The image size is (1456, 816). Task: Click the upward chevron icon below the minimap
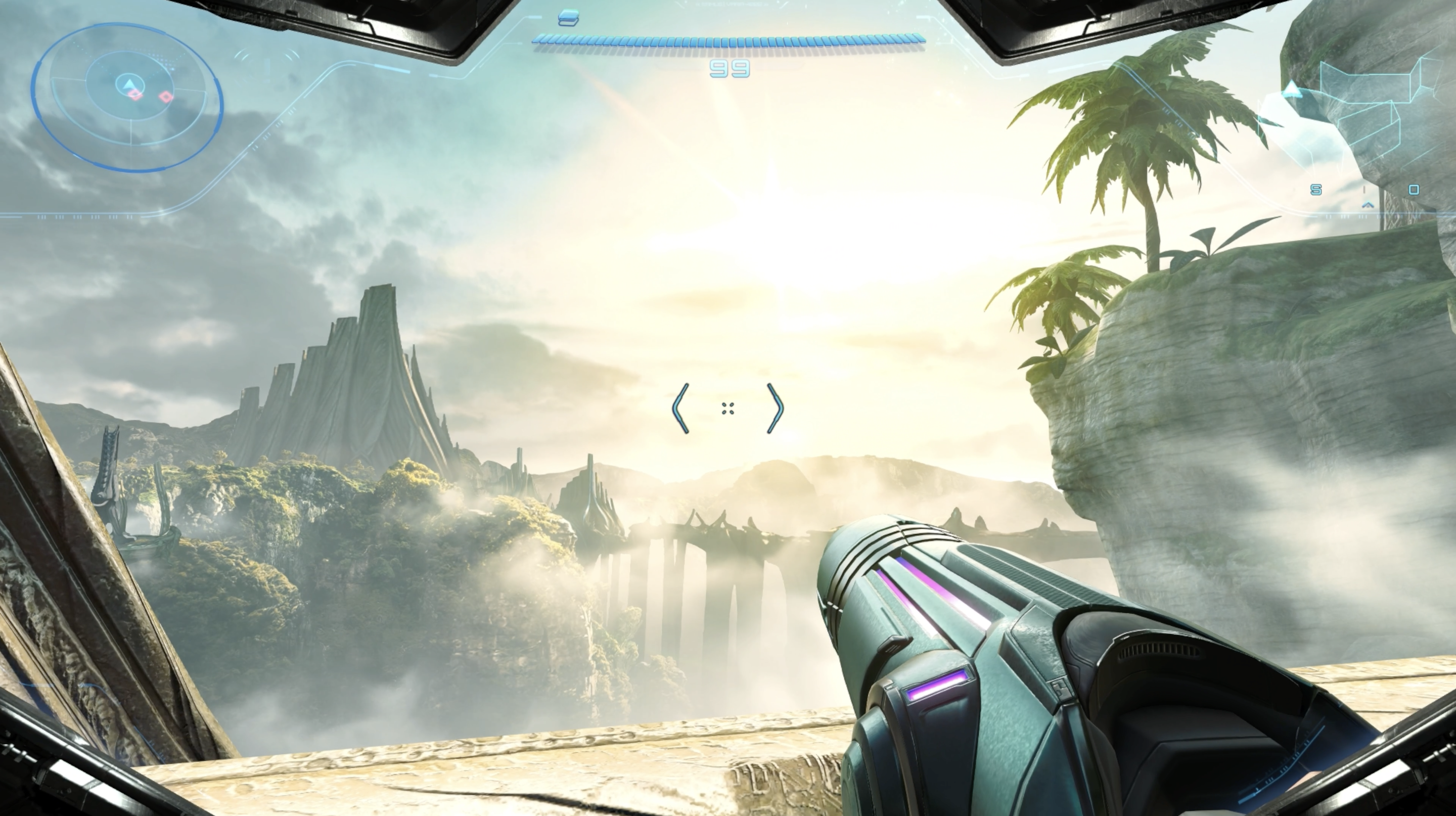pos(1368,206)
